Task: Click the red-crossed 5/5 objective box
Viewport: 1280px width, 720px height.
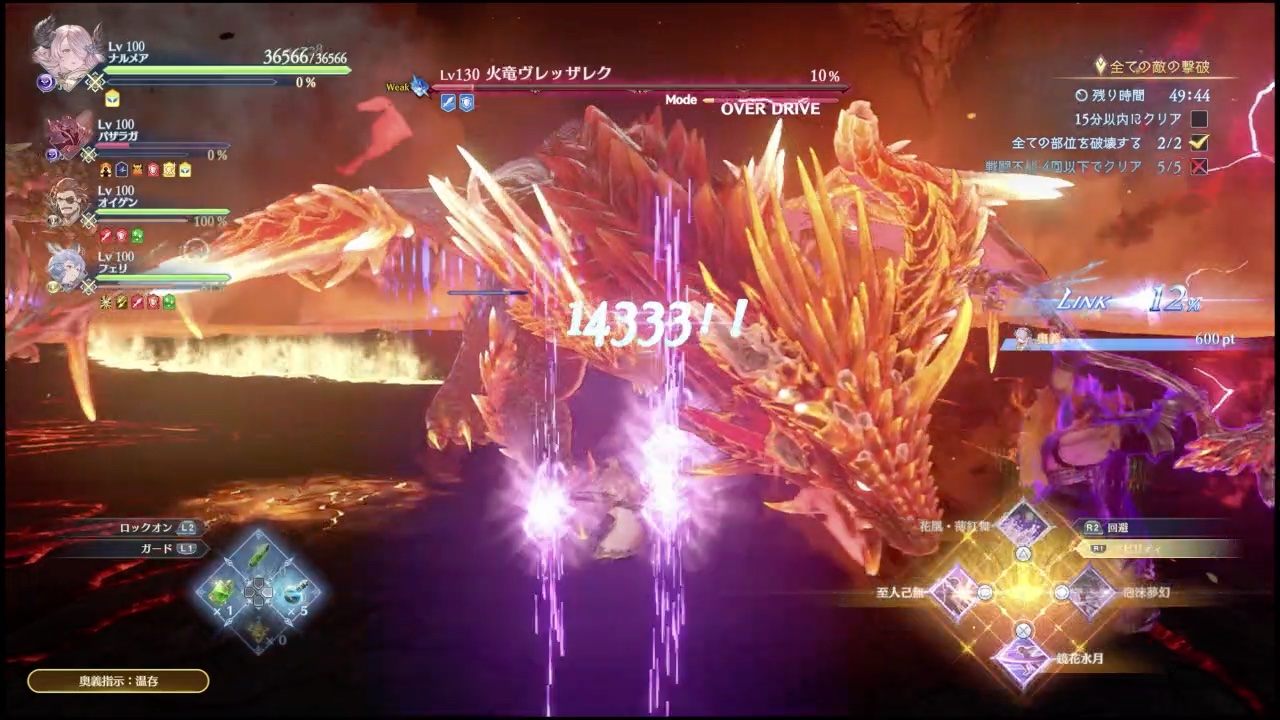Action: tap(1199, 167)
